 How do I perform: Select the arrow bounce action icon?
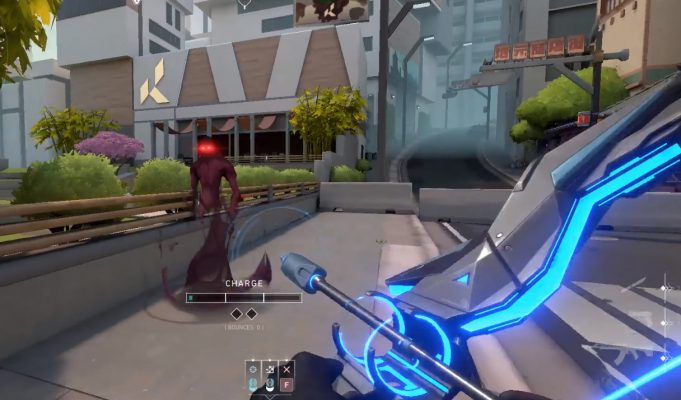[x=270, y=369]
